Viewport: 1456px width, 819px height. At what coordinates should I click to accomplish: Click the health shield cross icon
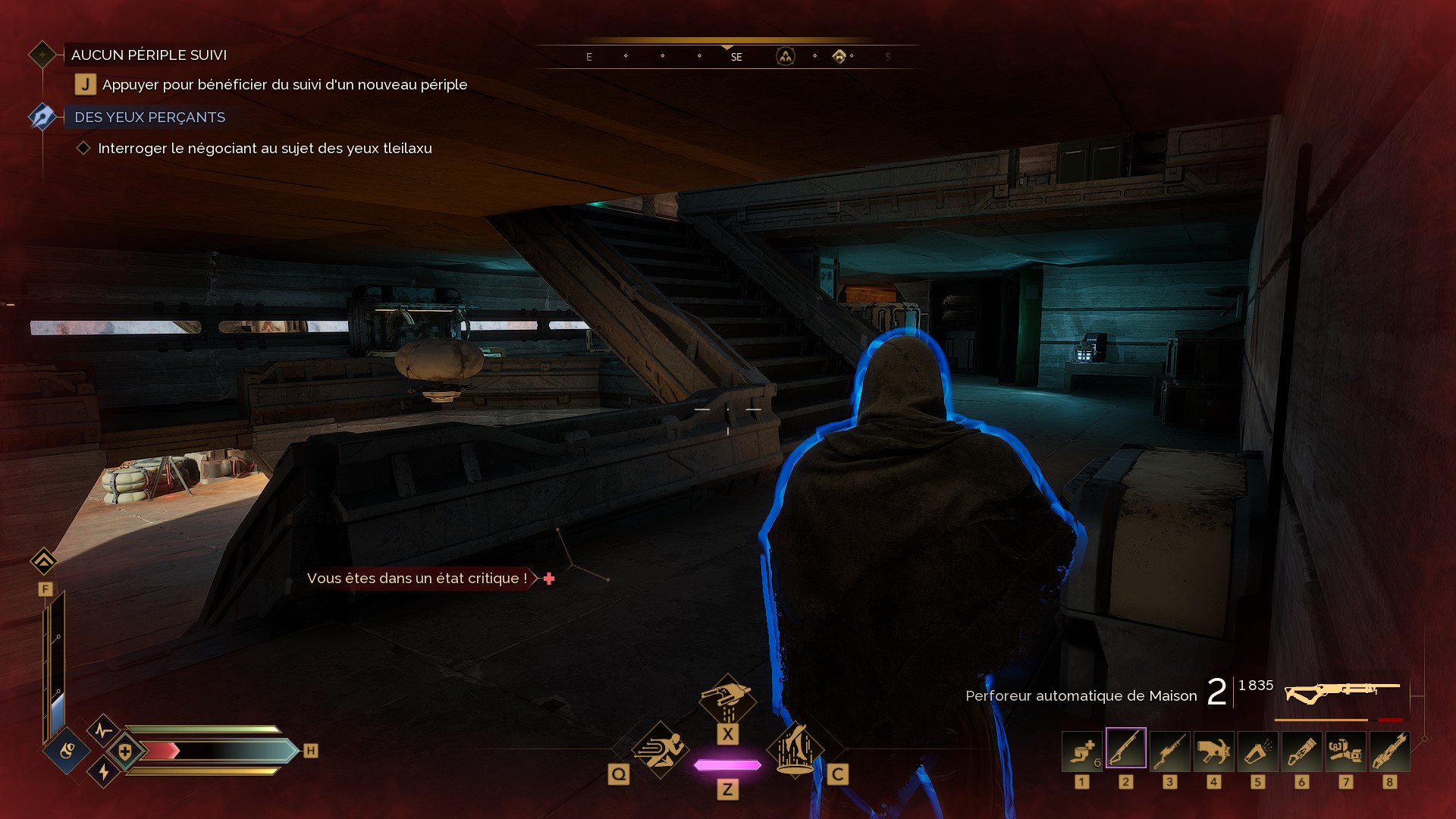tap(125, 752)
